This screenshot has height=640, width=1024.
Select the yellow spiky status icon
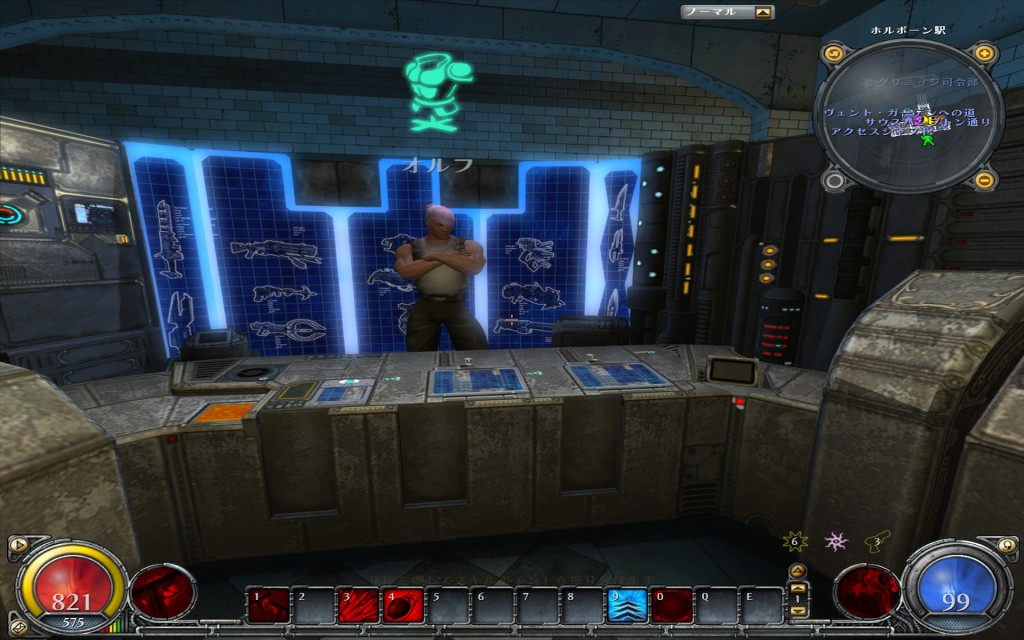pos(796,541)
